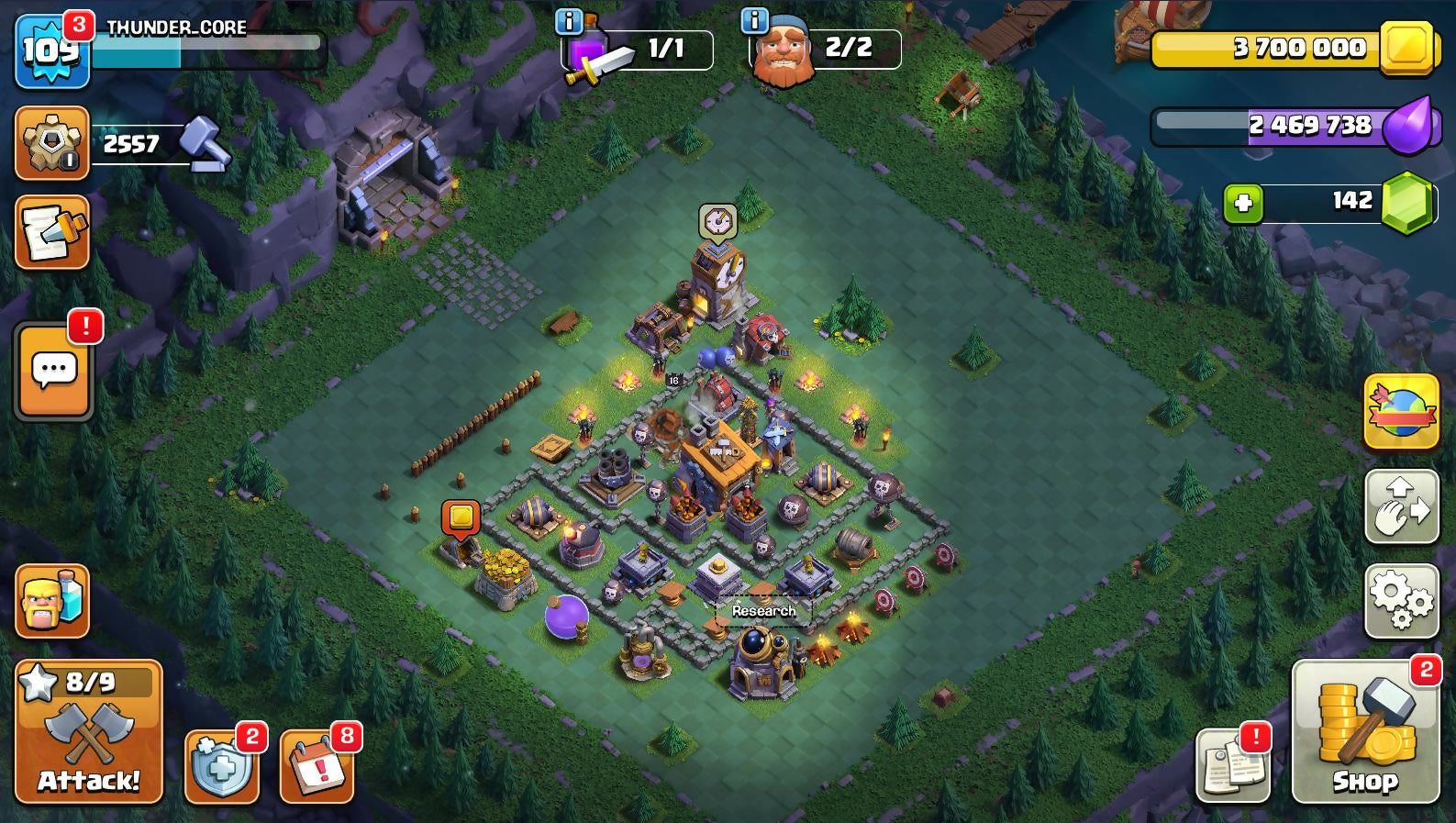Open the chat speech bubble panel
The height and width of the screenshot is (823, 1456).
pos(54,371)
